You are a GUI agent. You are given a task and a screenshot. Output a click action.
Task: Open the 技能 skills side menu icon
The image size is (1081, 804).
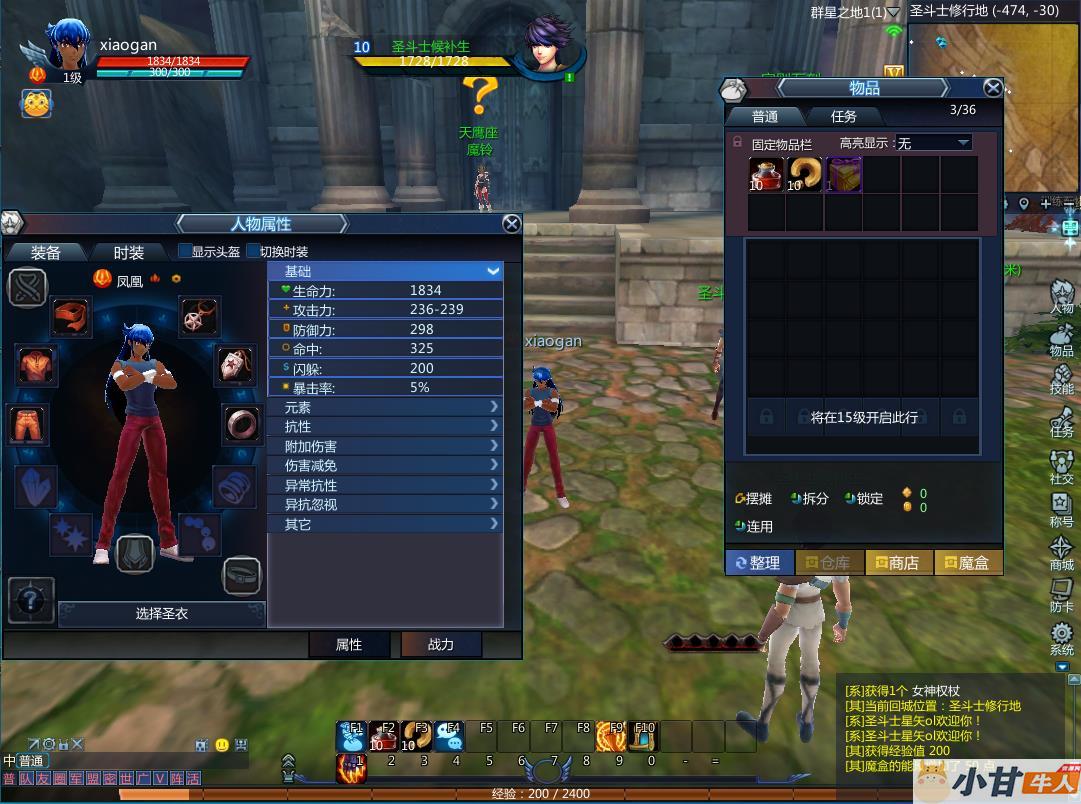coord(1061,378)
